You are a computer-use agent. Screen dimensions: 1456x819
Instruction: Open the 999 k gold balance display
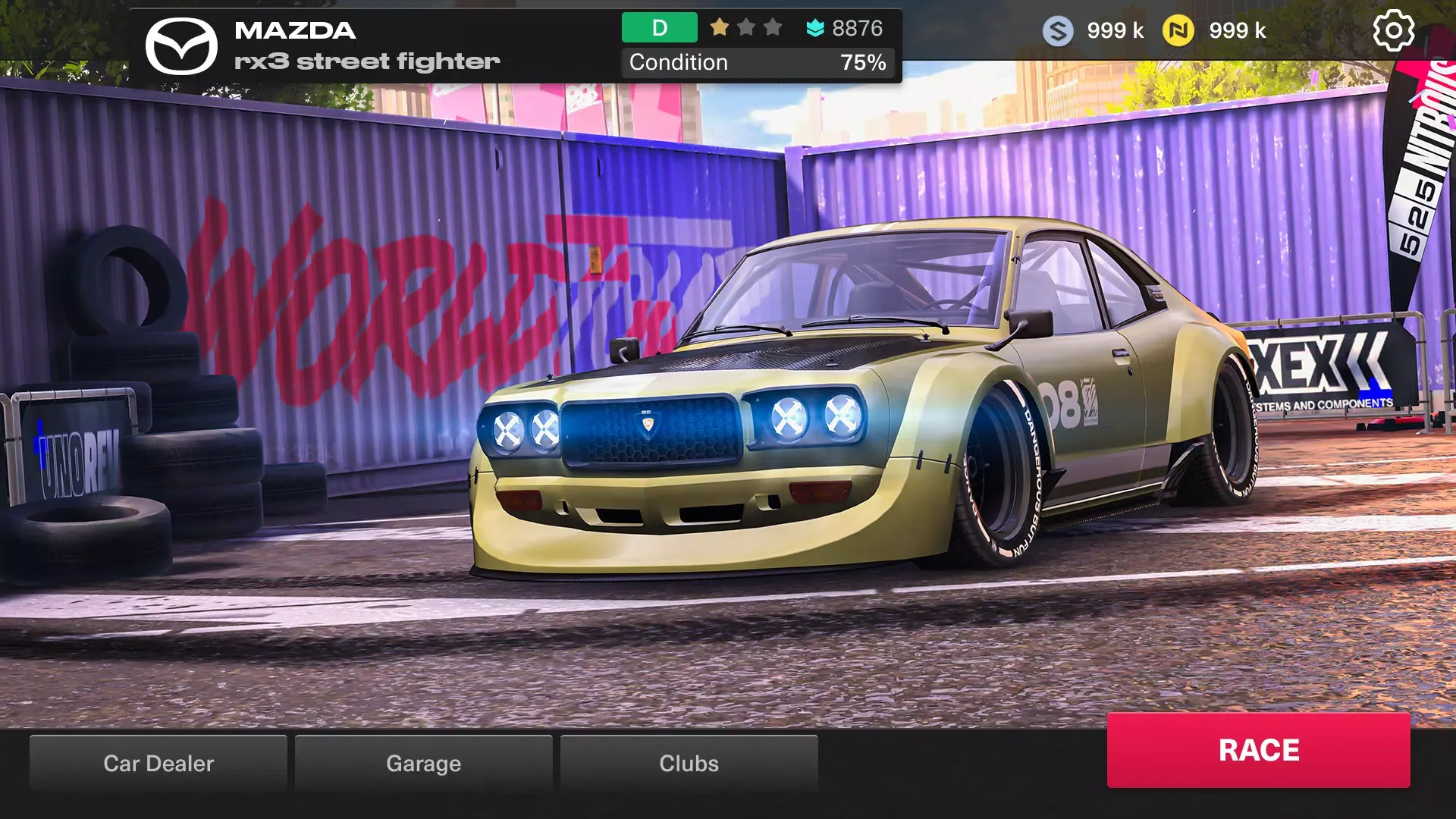[x=1238, y=31]
